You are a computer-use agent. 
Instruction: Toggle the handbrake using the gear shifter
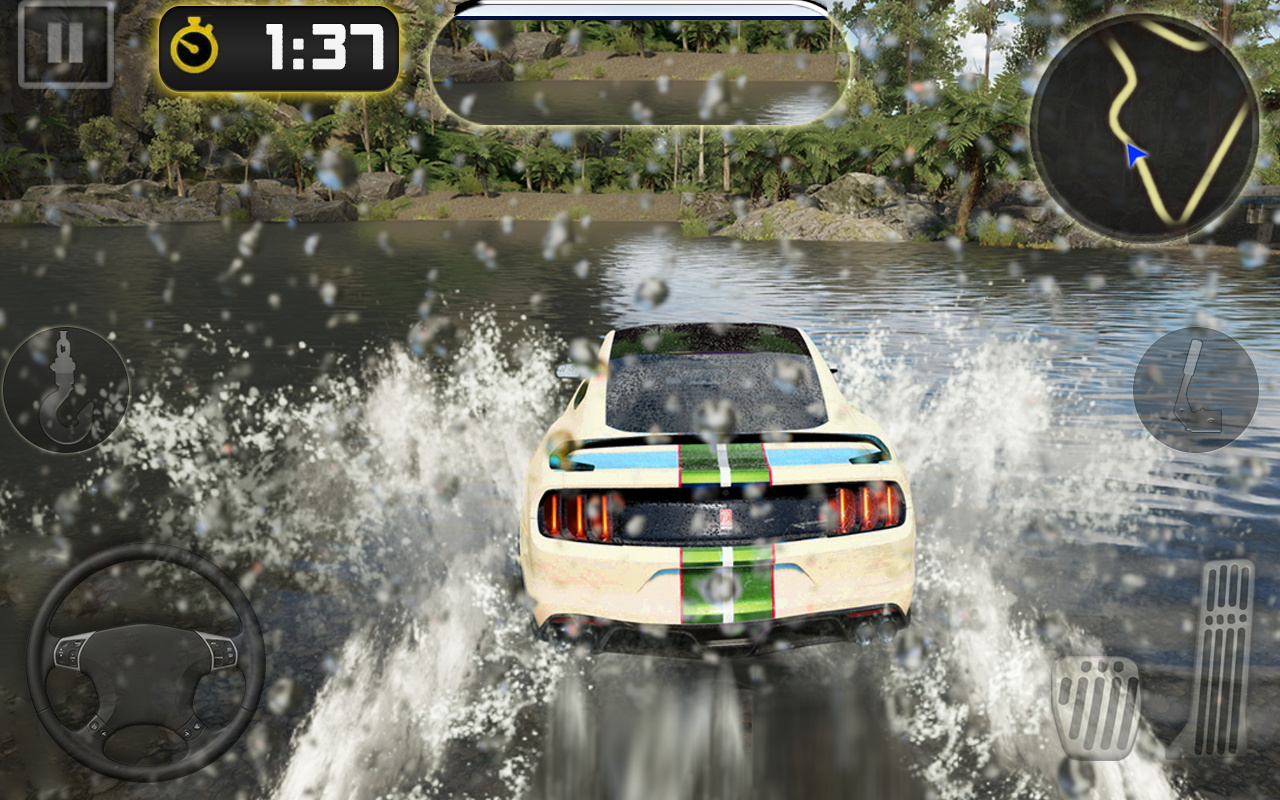1196,390
